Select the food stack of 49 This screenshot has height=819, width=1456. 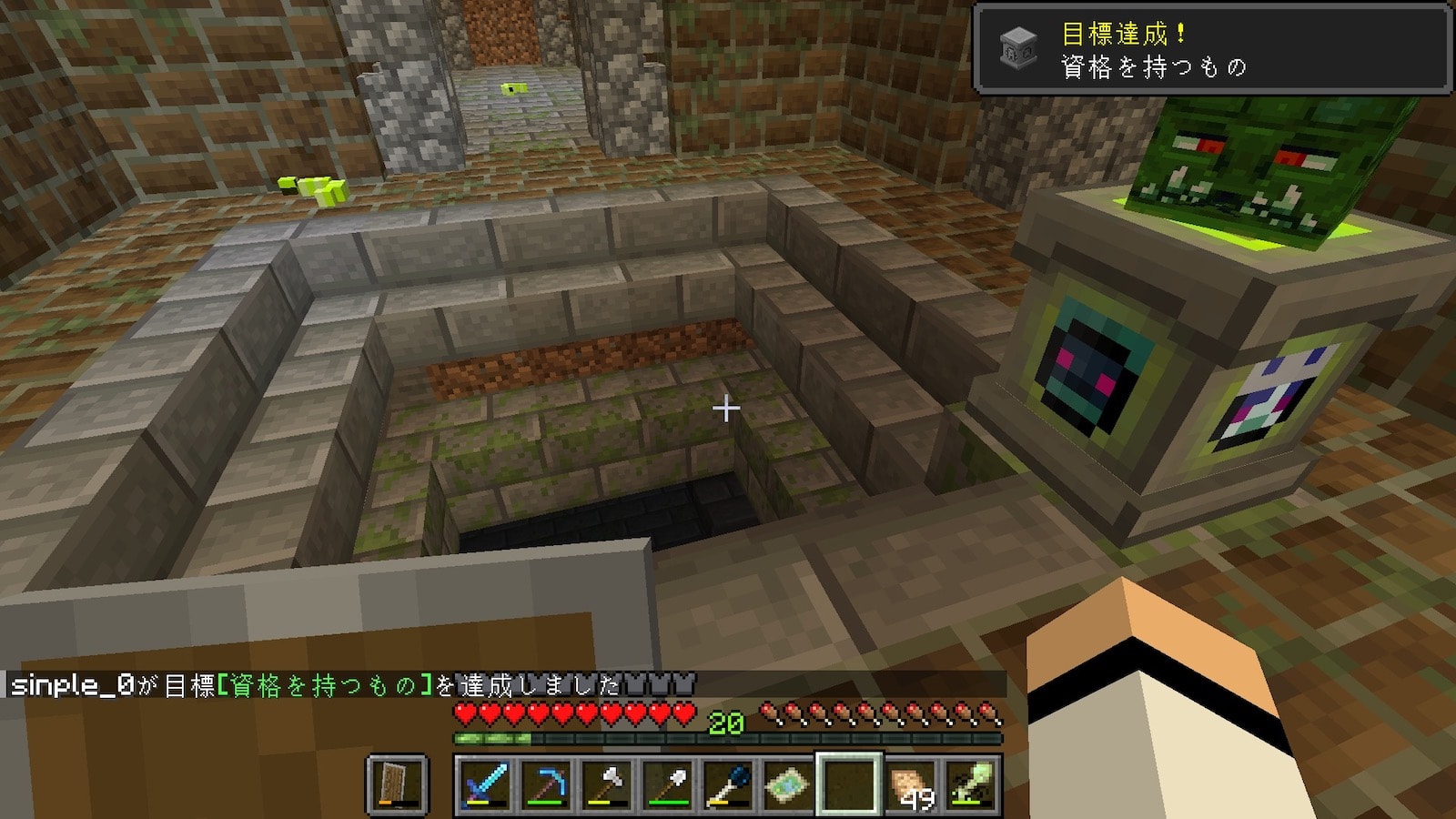(910, 784)
